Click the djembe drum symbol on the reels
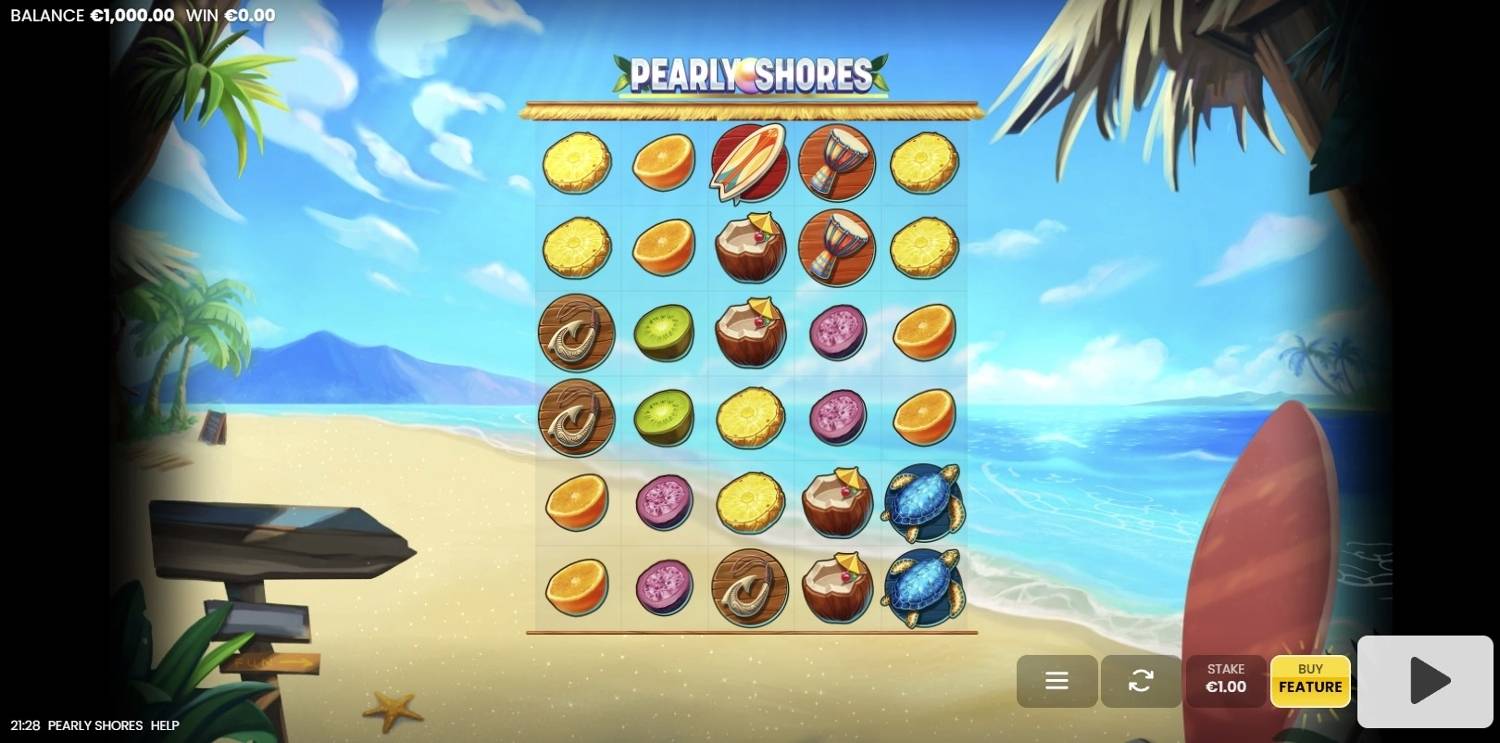This screenshot has height=743, width=1500. 836,163
